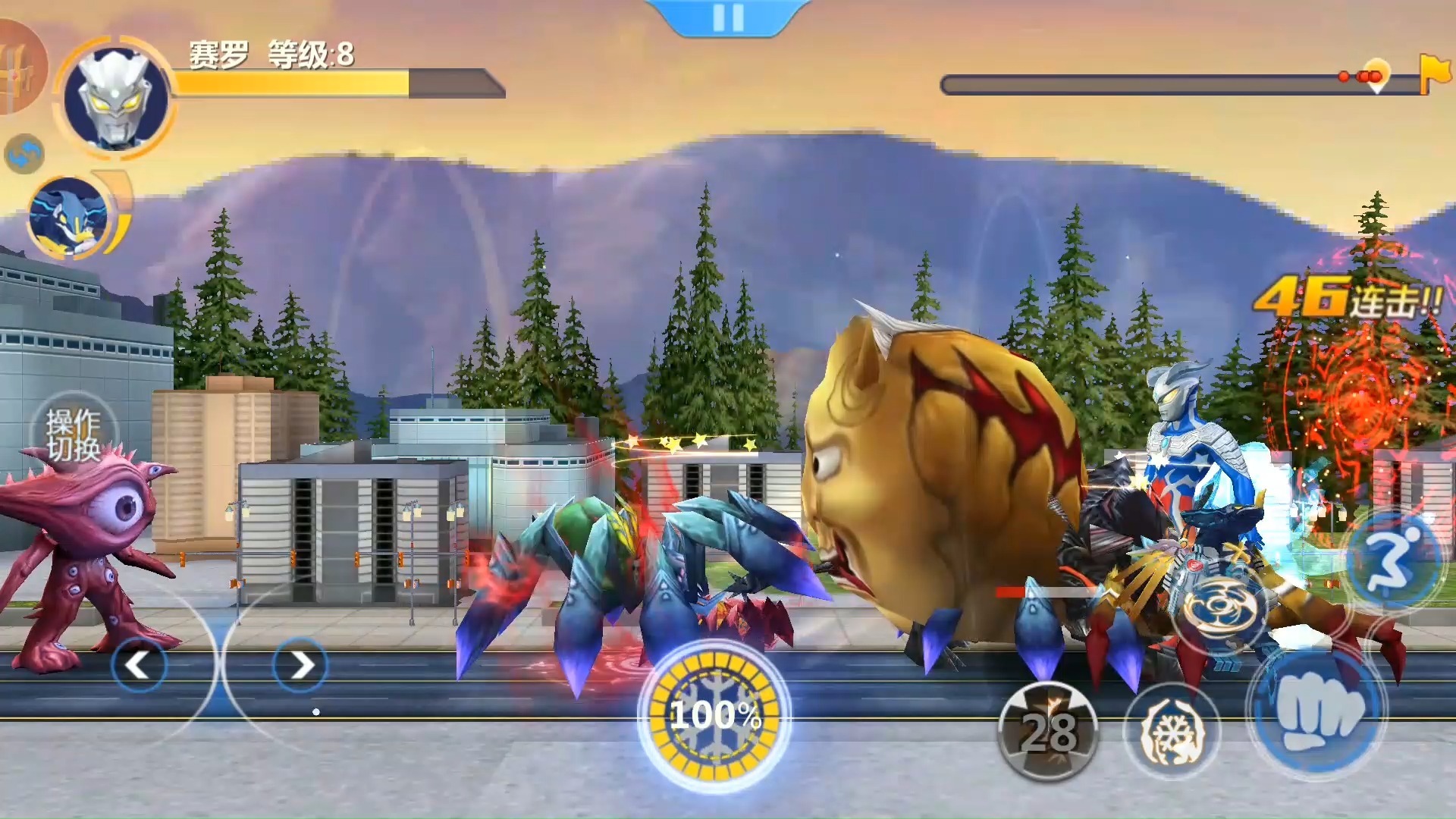Move right with the right arrow

[x=300, y=665]
